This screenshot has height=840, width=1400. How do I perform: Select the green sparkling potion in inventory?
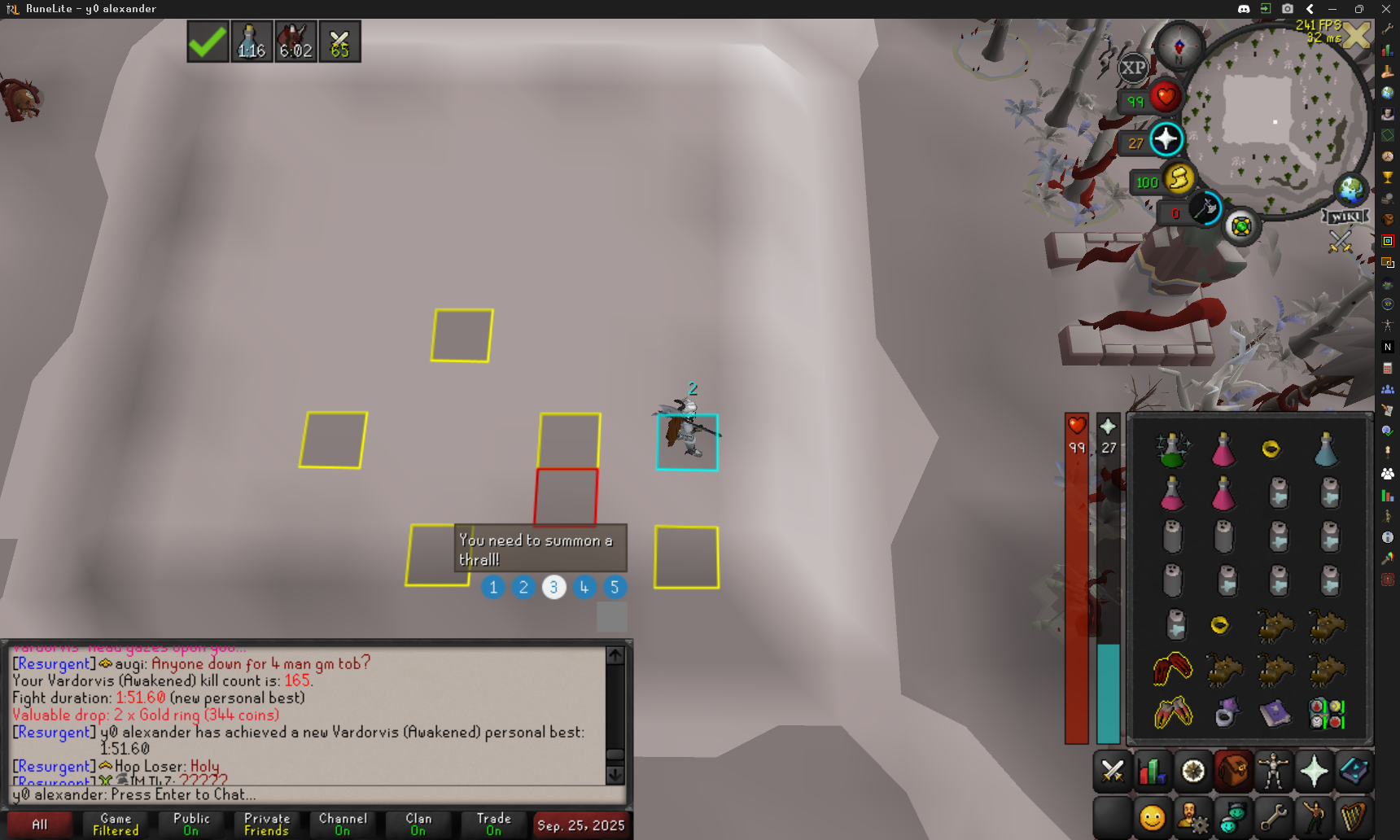click(x=1172, y=450)
